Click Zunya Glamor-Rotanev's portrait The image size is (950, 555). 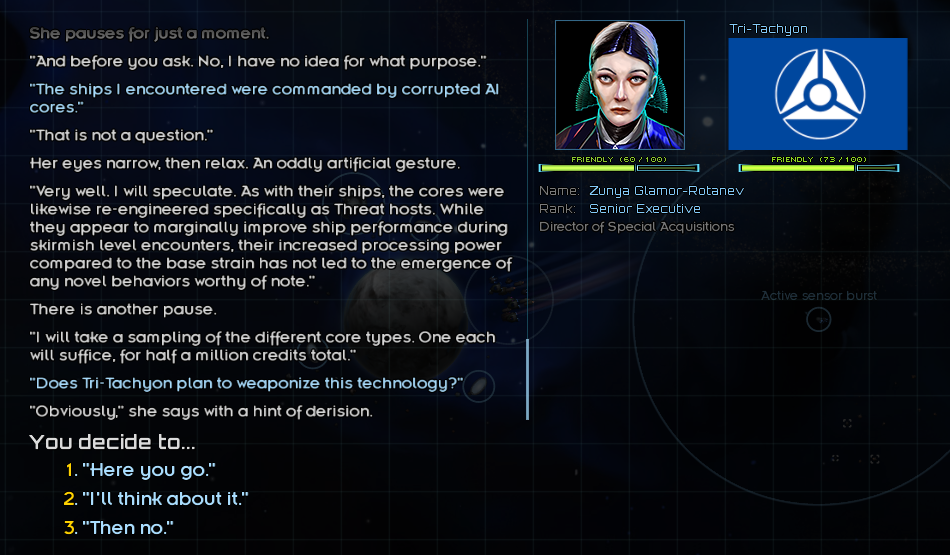(619, 85)
